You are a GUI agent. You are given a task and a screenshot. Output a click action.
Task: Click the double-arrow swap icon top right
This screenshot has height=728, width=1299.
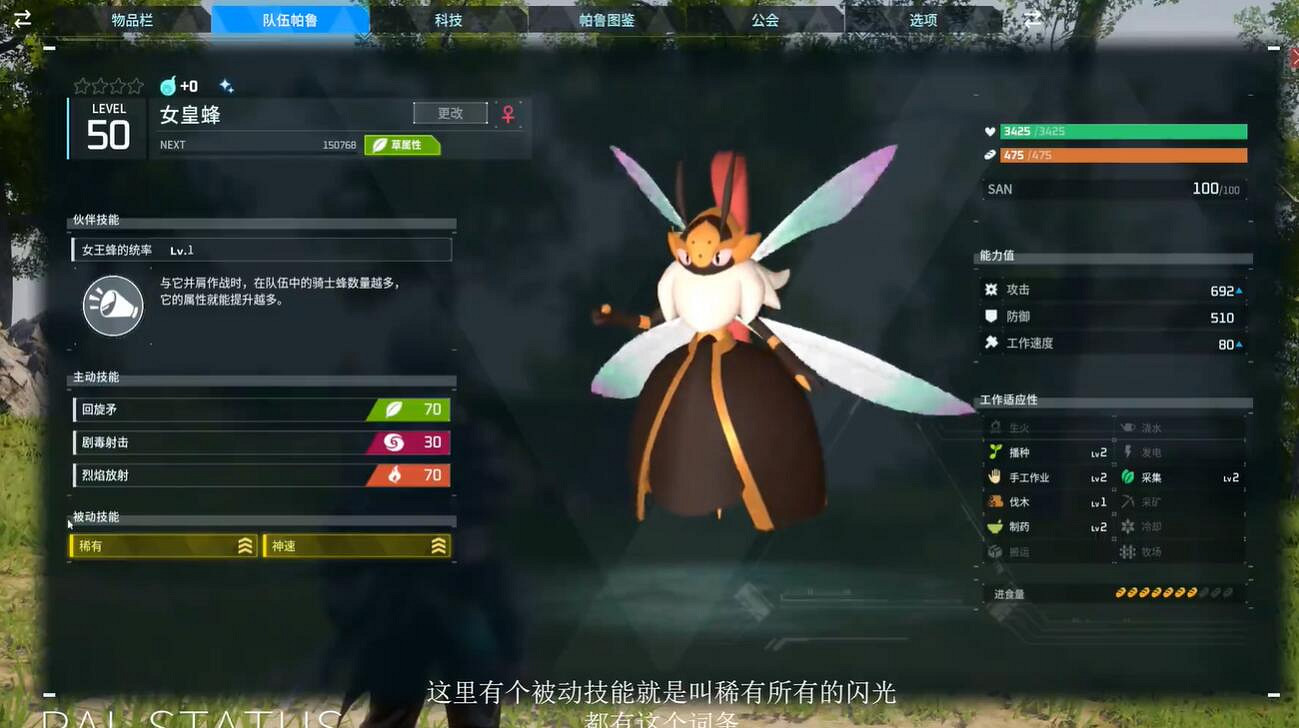point(1034,17)
